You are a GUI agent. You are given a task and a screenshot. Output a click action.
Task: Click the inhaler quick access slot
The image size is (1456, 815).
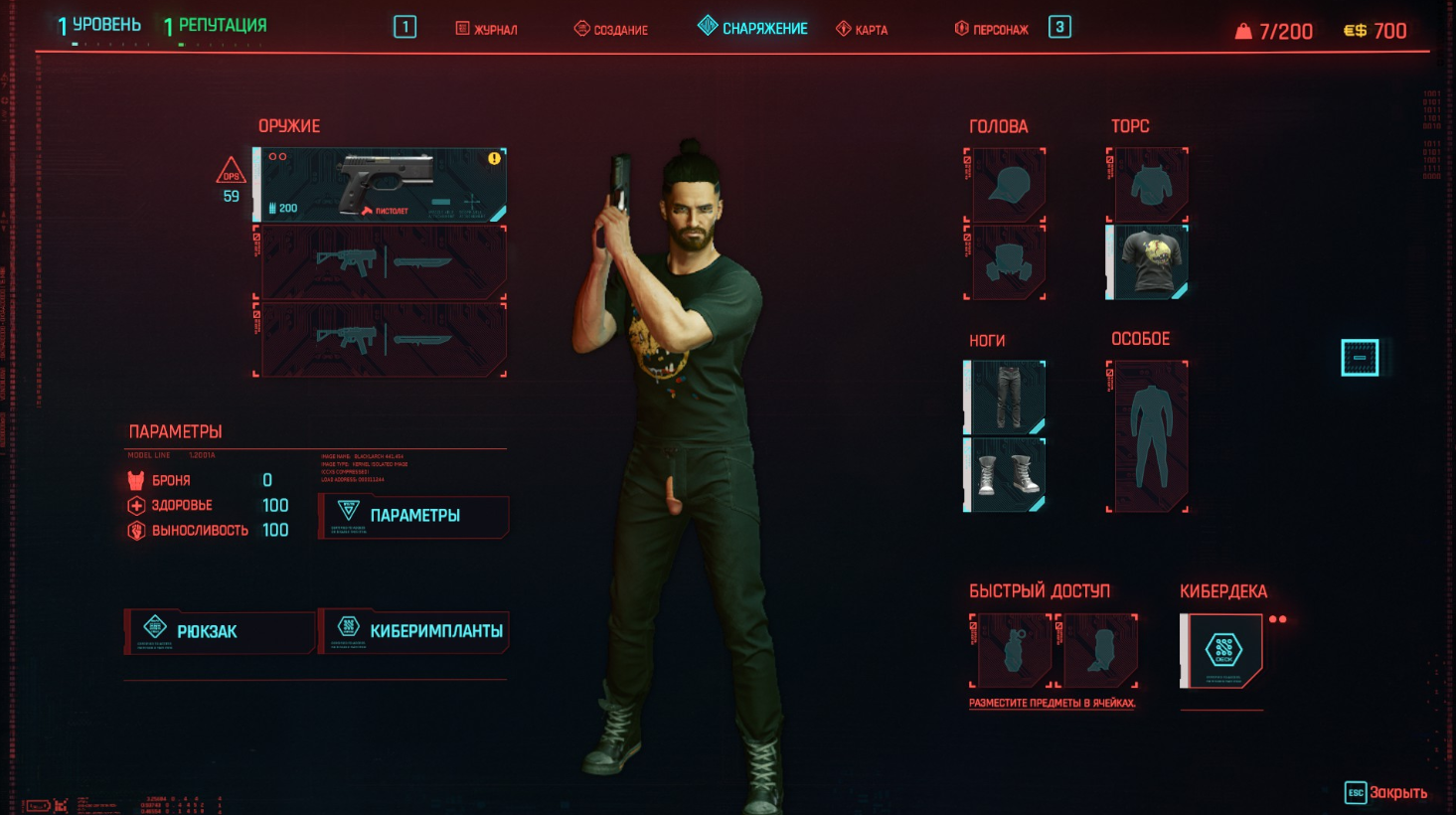[1098, 651]
